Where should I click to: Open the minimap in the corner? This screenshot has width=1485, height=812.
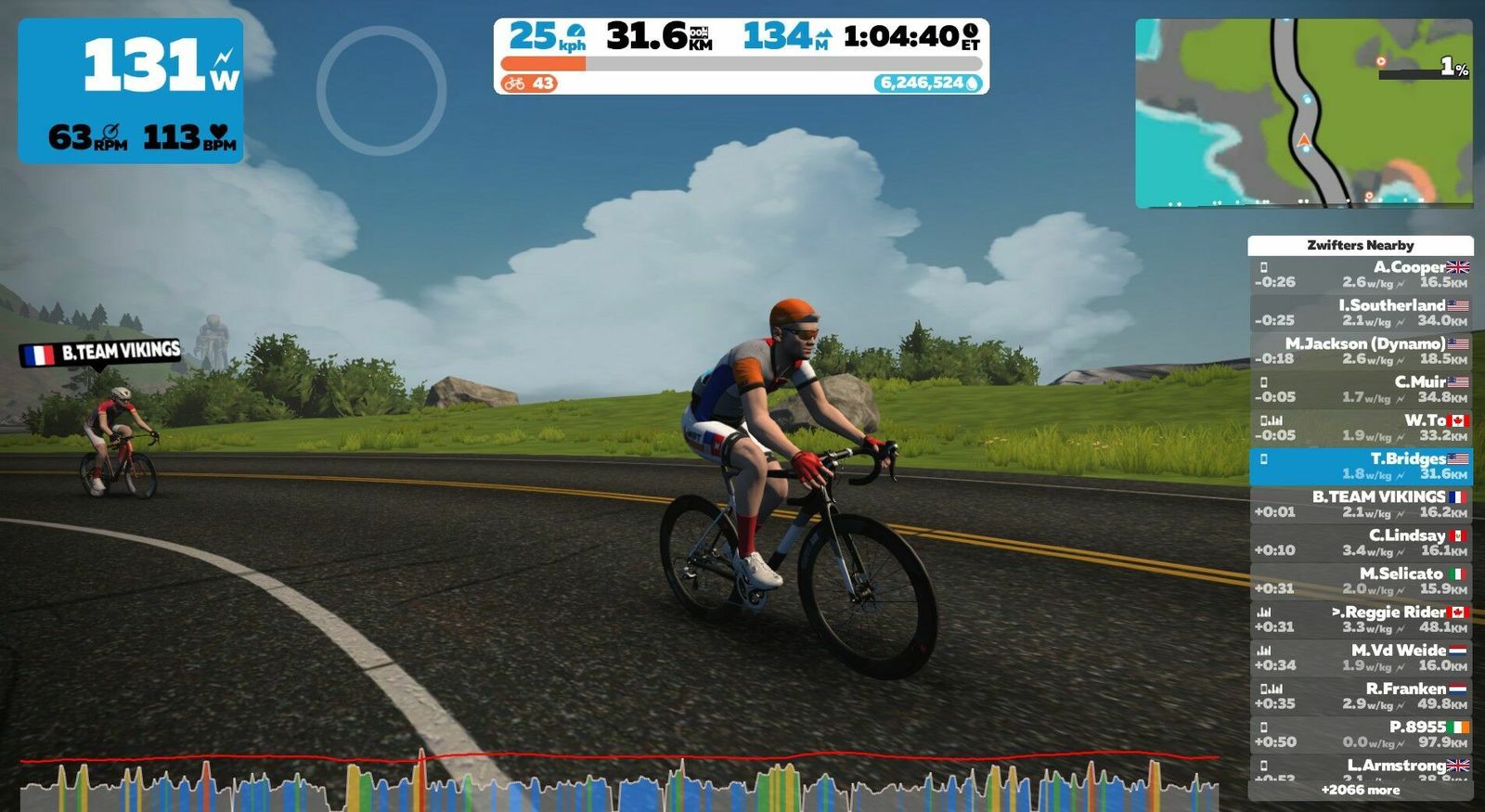coord(1303,112)
